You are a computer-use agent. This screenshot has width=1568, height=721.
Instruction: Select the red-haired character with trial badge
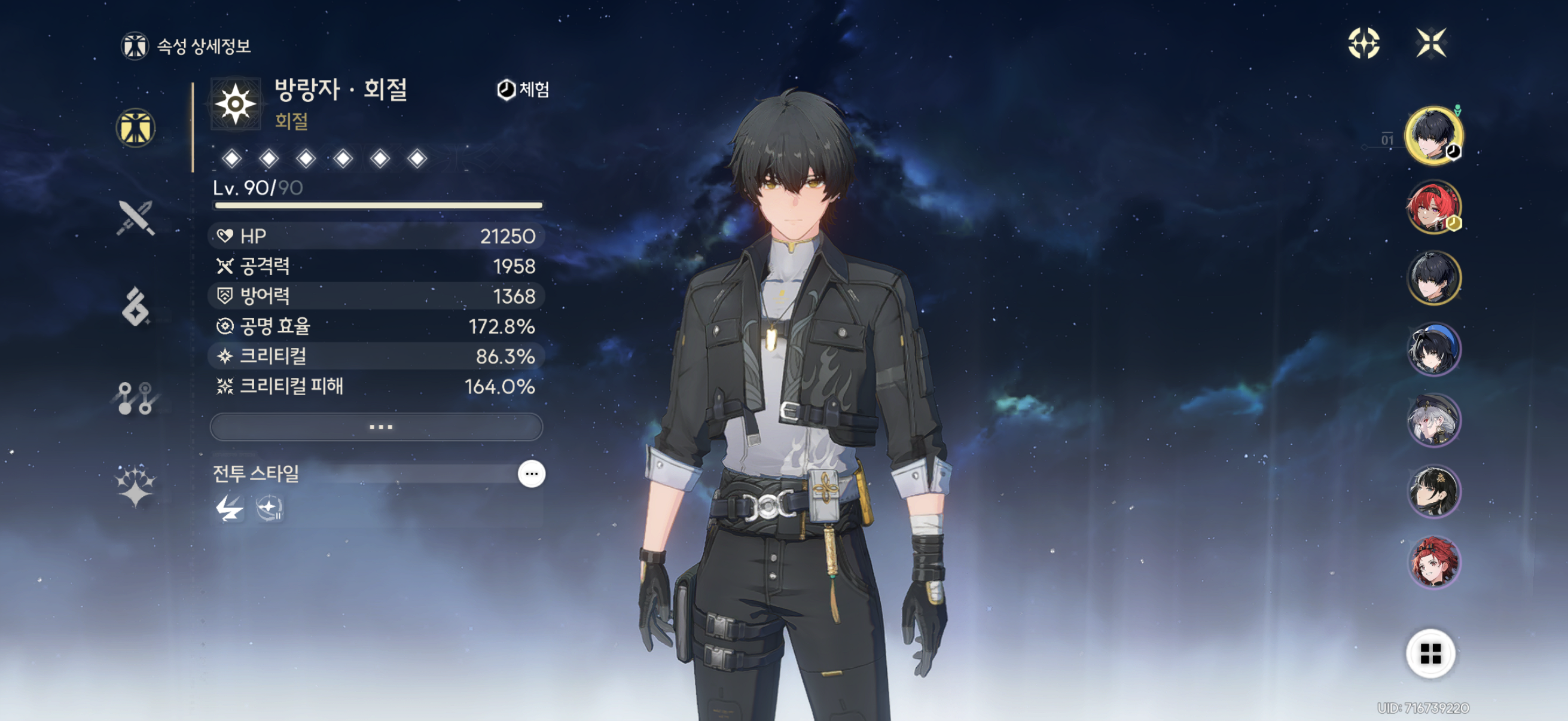point(1433,207)
